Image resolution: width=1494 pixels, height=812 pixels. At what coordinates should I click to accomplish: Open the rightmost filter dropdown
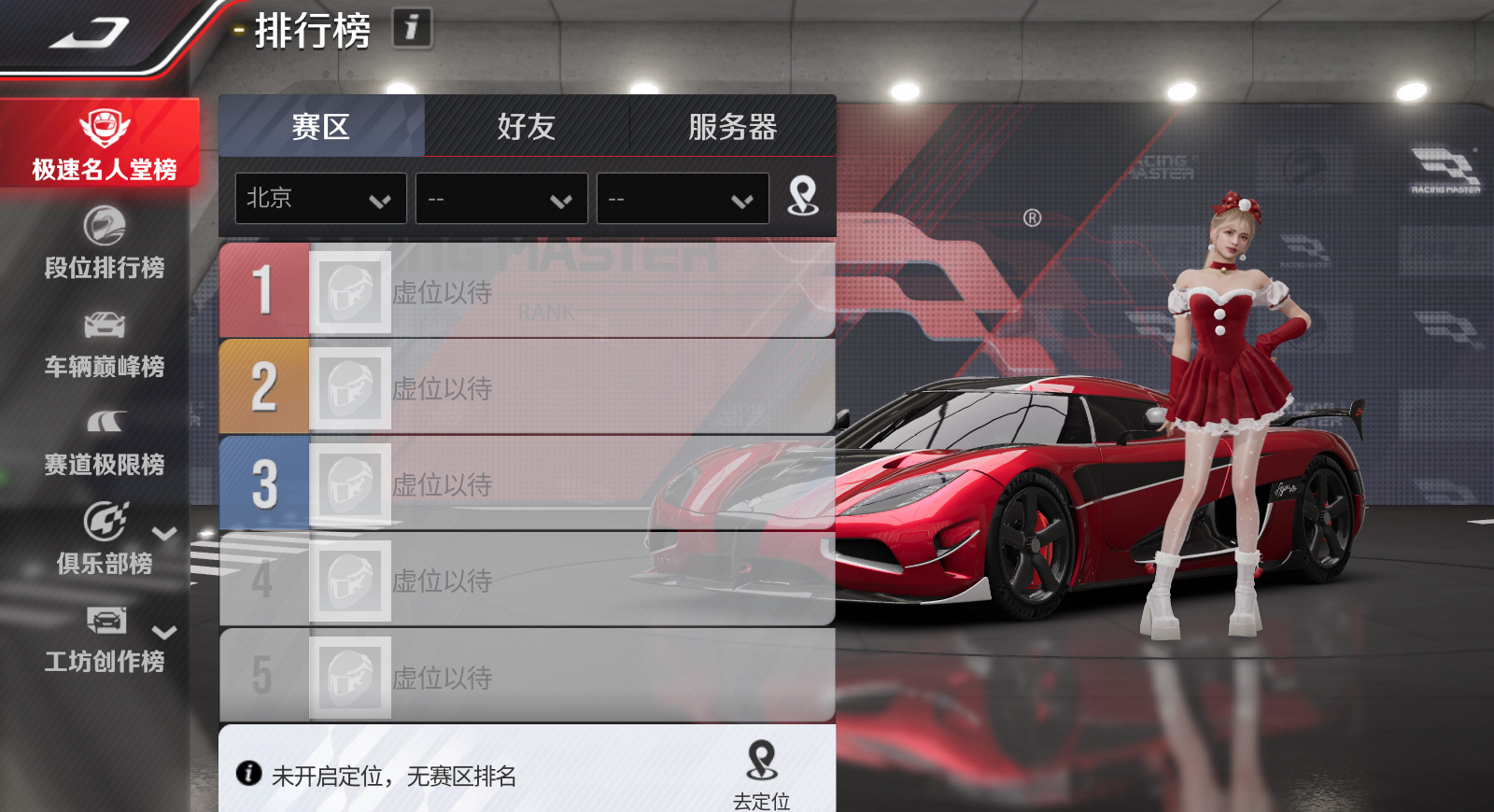(x=683, y=198)
